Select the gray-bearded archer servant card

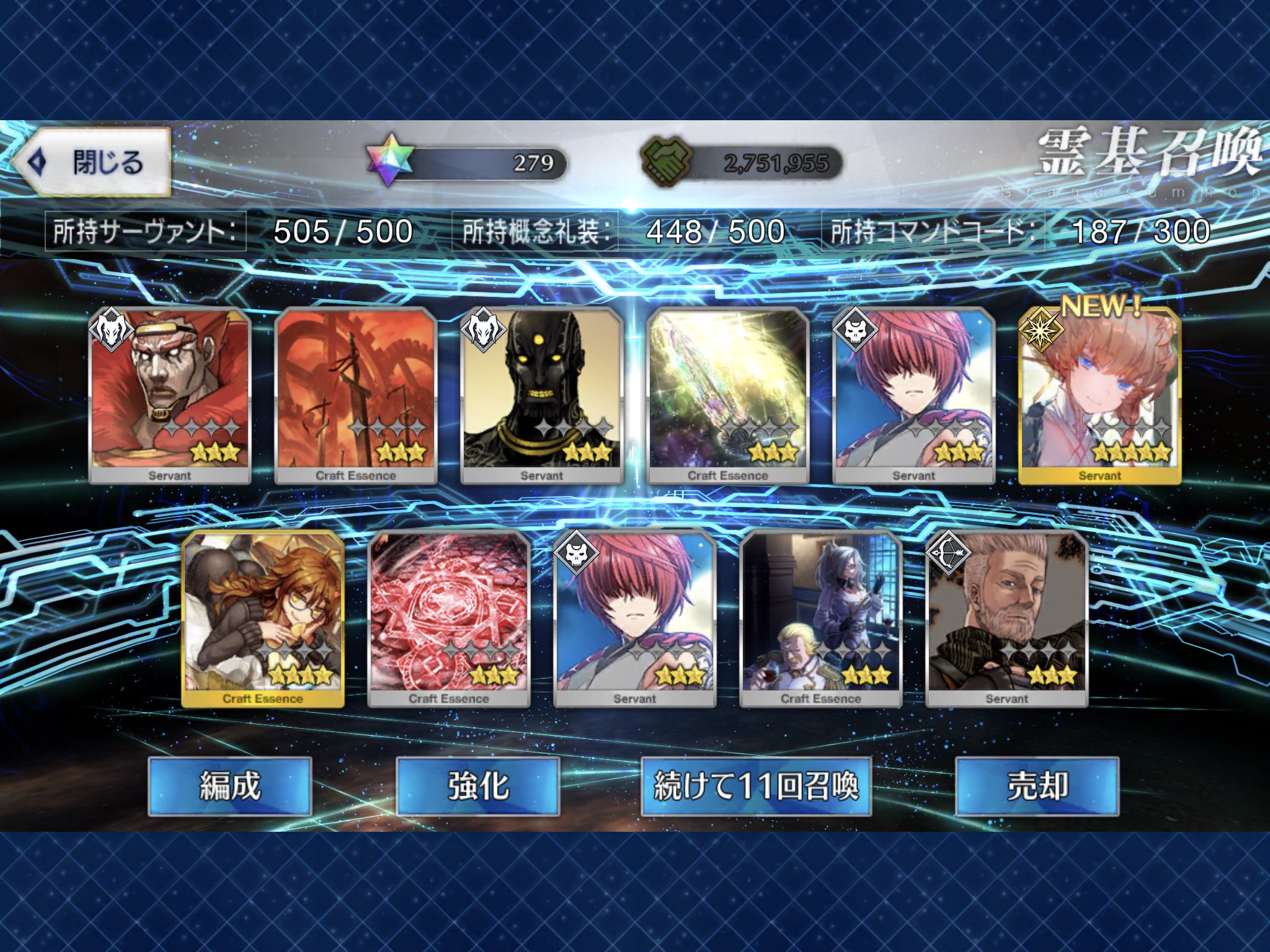coord(1006,619)
